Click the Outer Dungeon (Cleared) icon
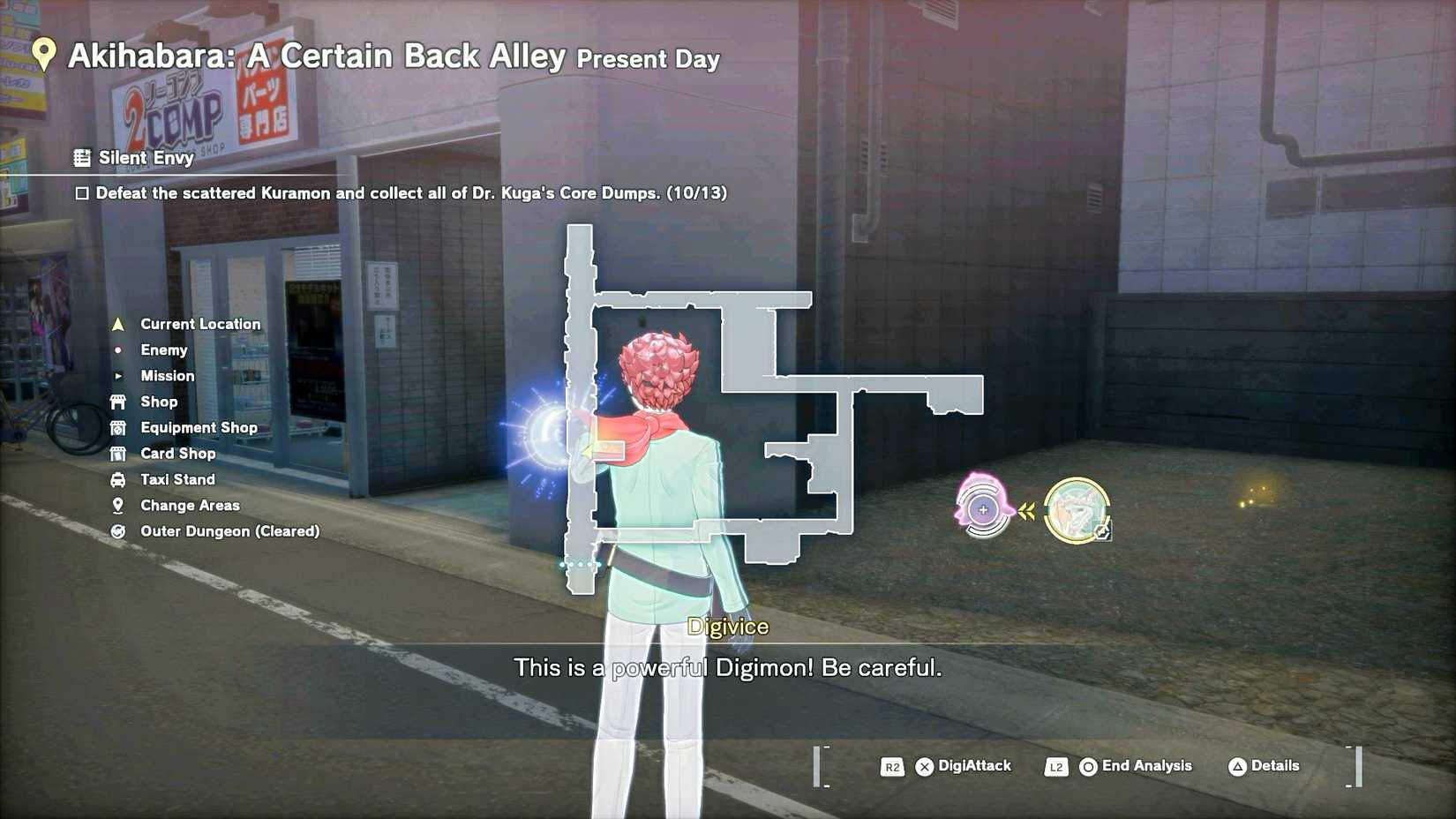 click(119, 530)
